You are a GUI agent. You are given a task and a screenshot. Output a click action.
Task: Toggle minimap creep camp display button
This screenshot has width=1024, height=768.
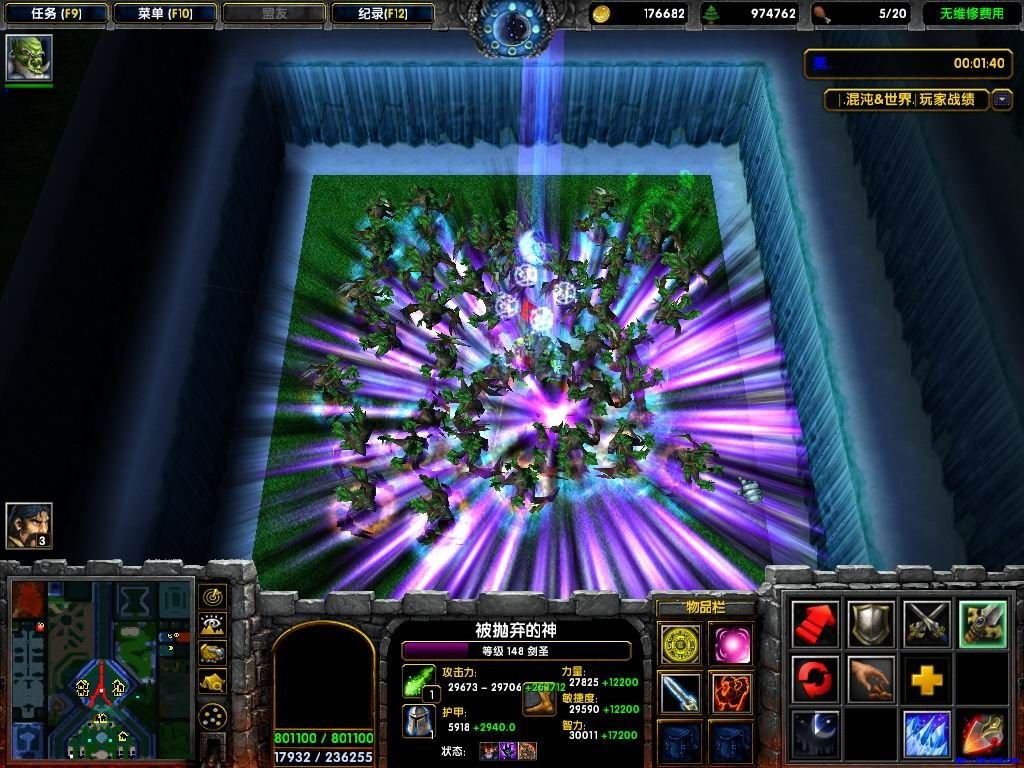click(213, 683)
